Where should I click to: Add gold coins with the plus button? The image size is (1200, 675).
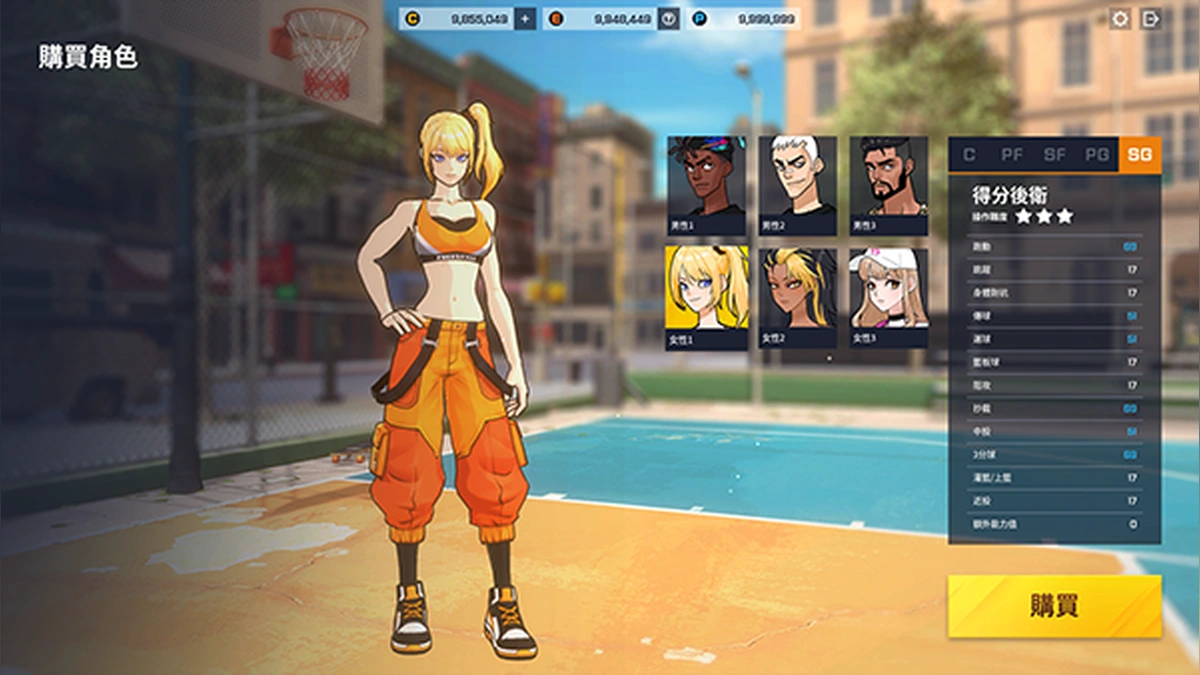click(525, 19)
